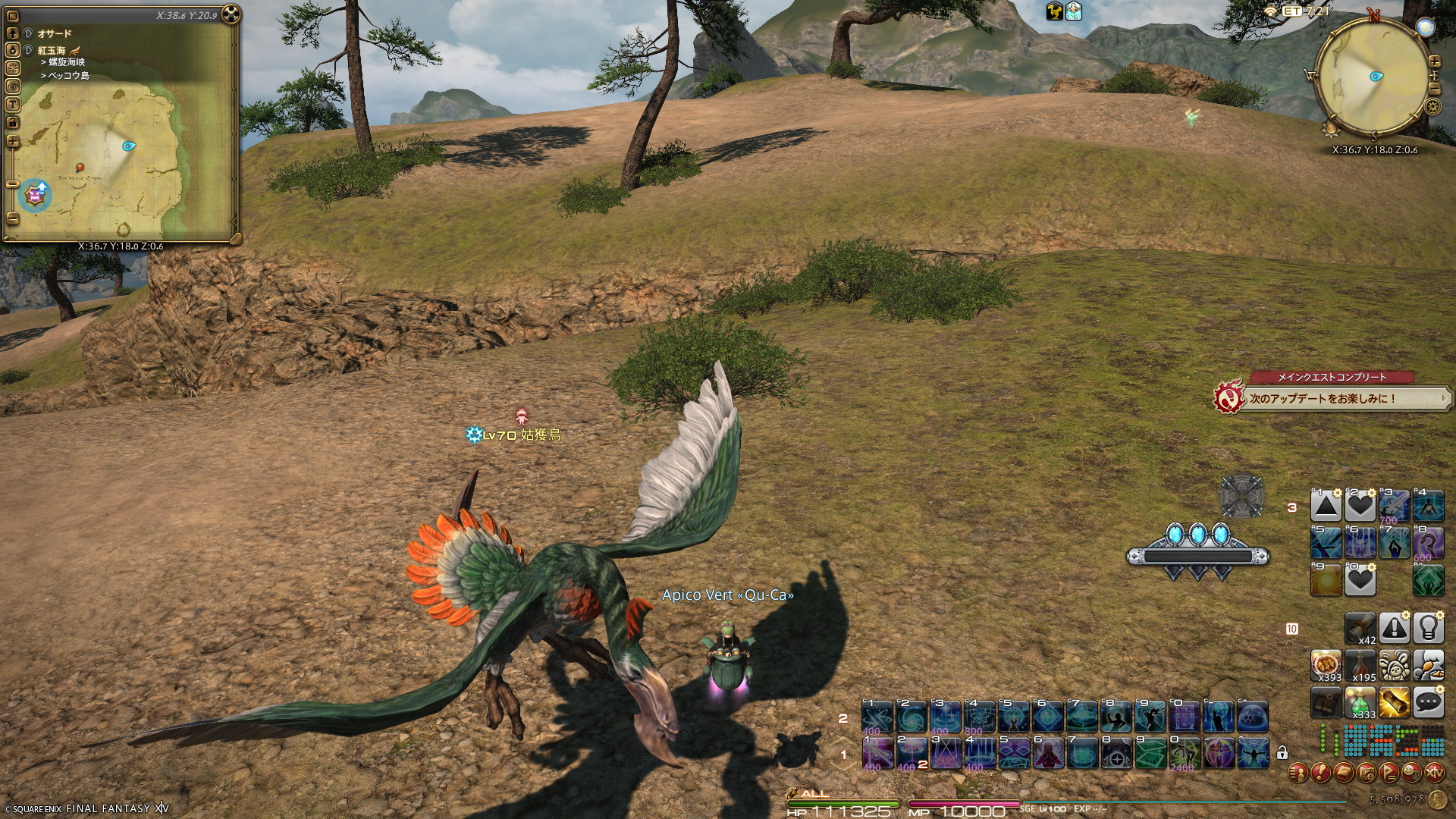Toggle the map text labels button
This screenshot has height=819, width=1456.
coord(13,105)
